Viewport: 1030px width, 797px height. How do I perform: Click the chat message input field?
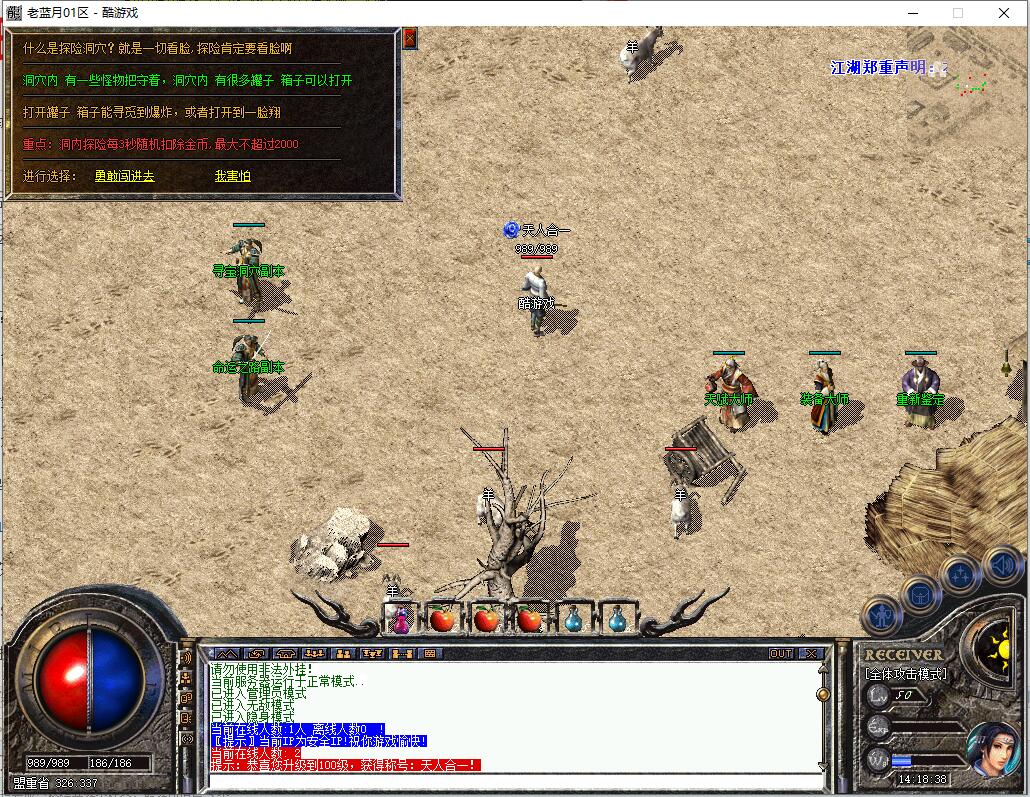(510, 780)
